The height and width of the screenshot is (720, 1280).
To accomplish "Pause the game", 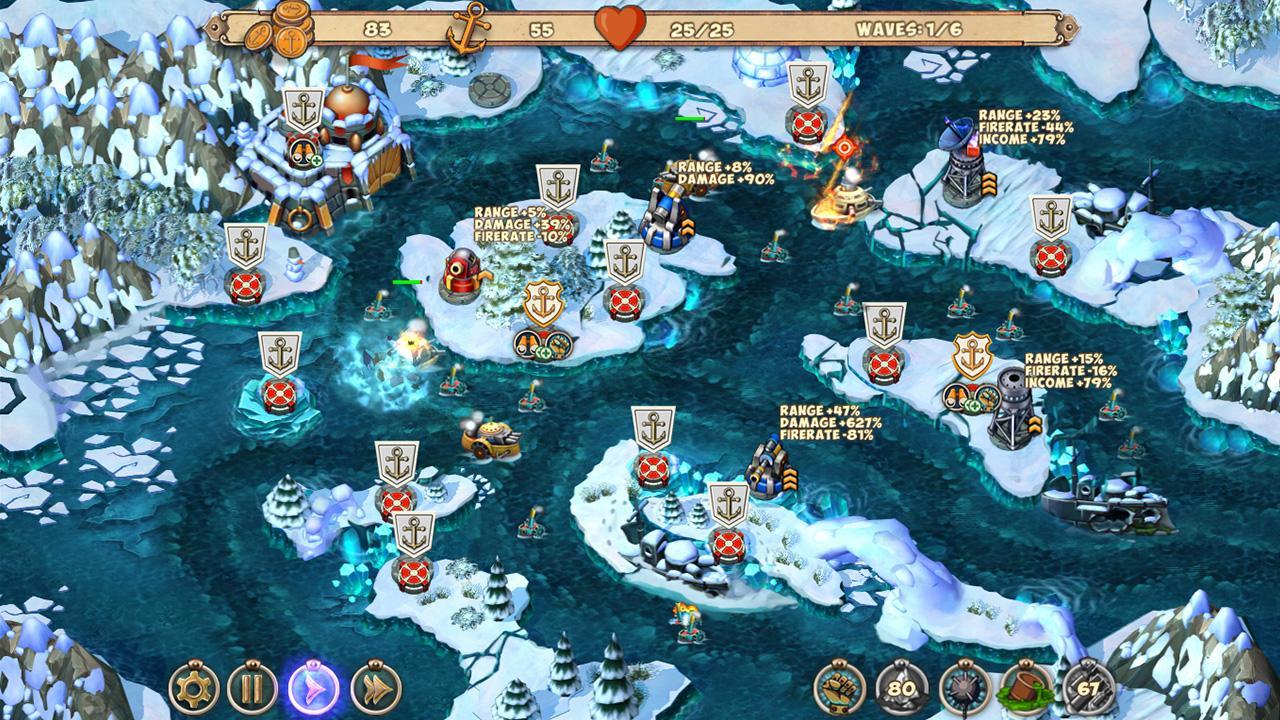I will [252, 687].
